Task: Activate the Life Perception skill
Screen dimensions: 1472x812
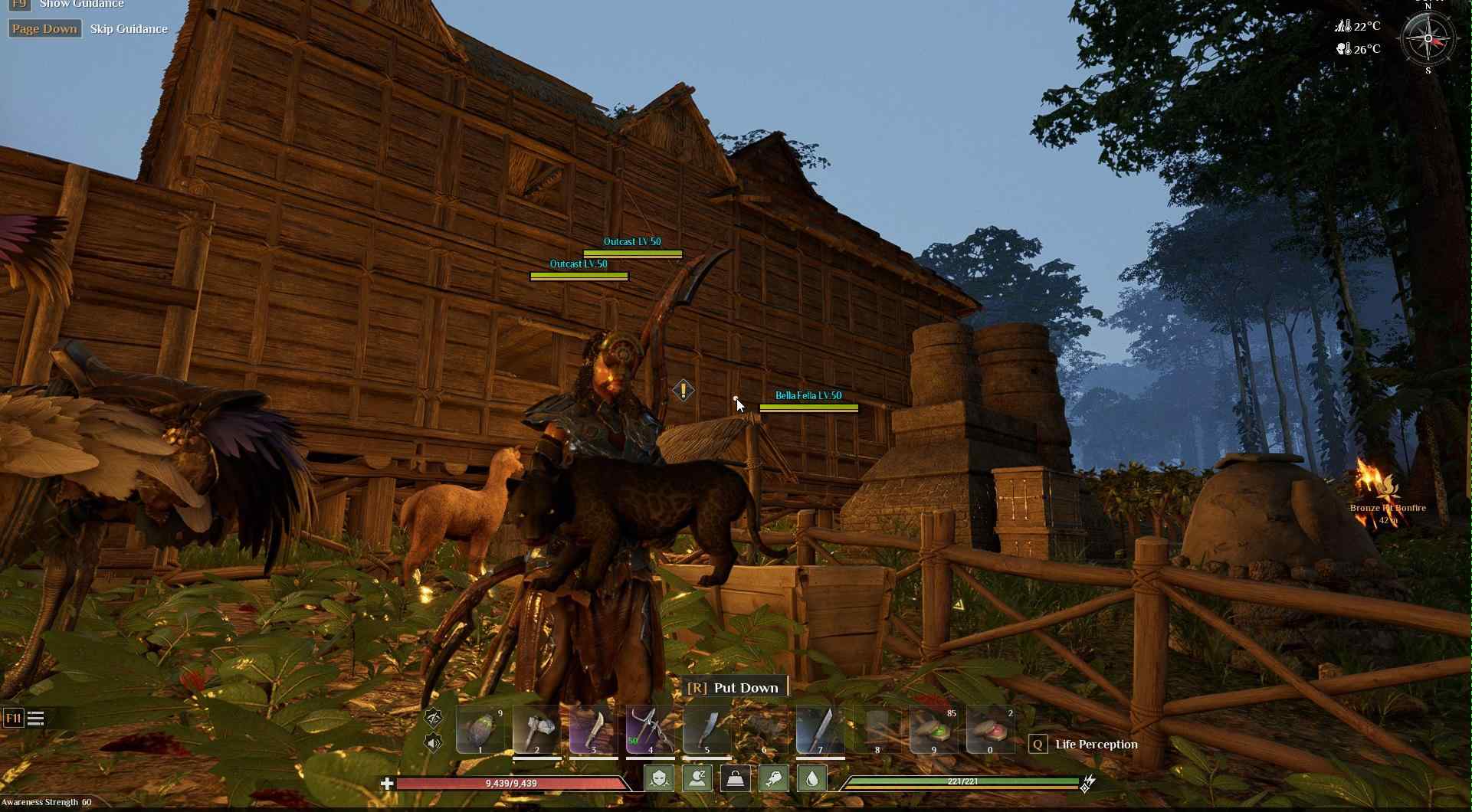Action: [x=1095, y=745]
